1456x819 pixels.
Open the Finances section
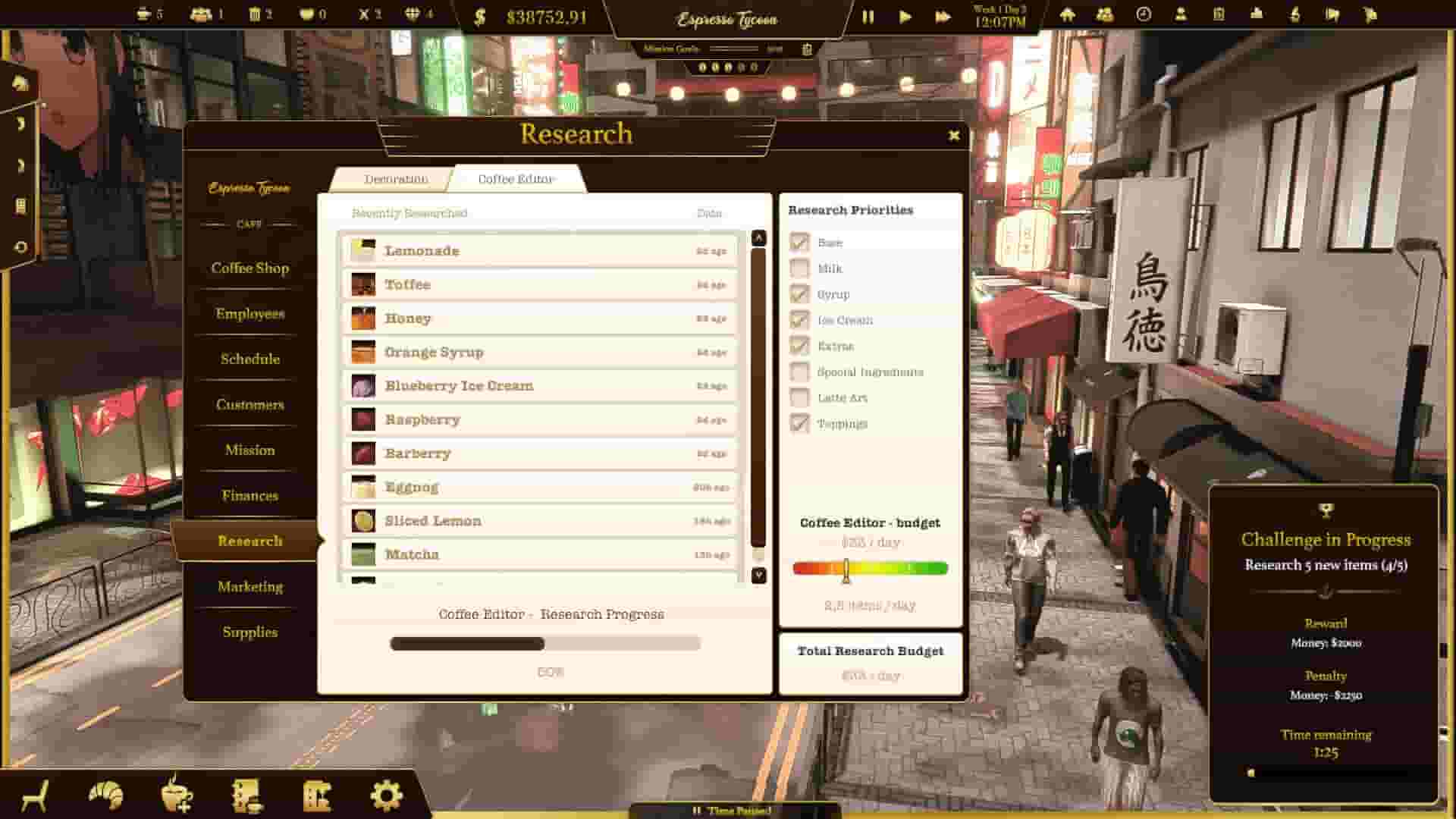pos(248,495)
